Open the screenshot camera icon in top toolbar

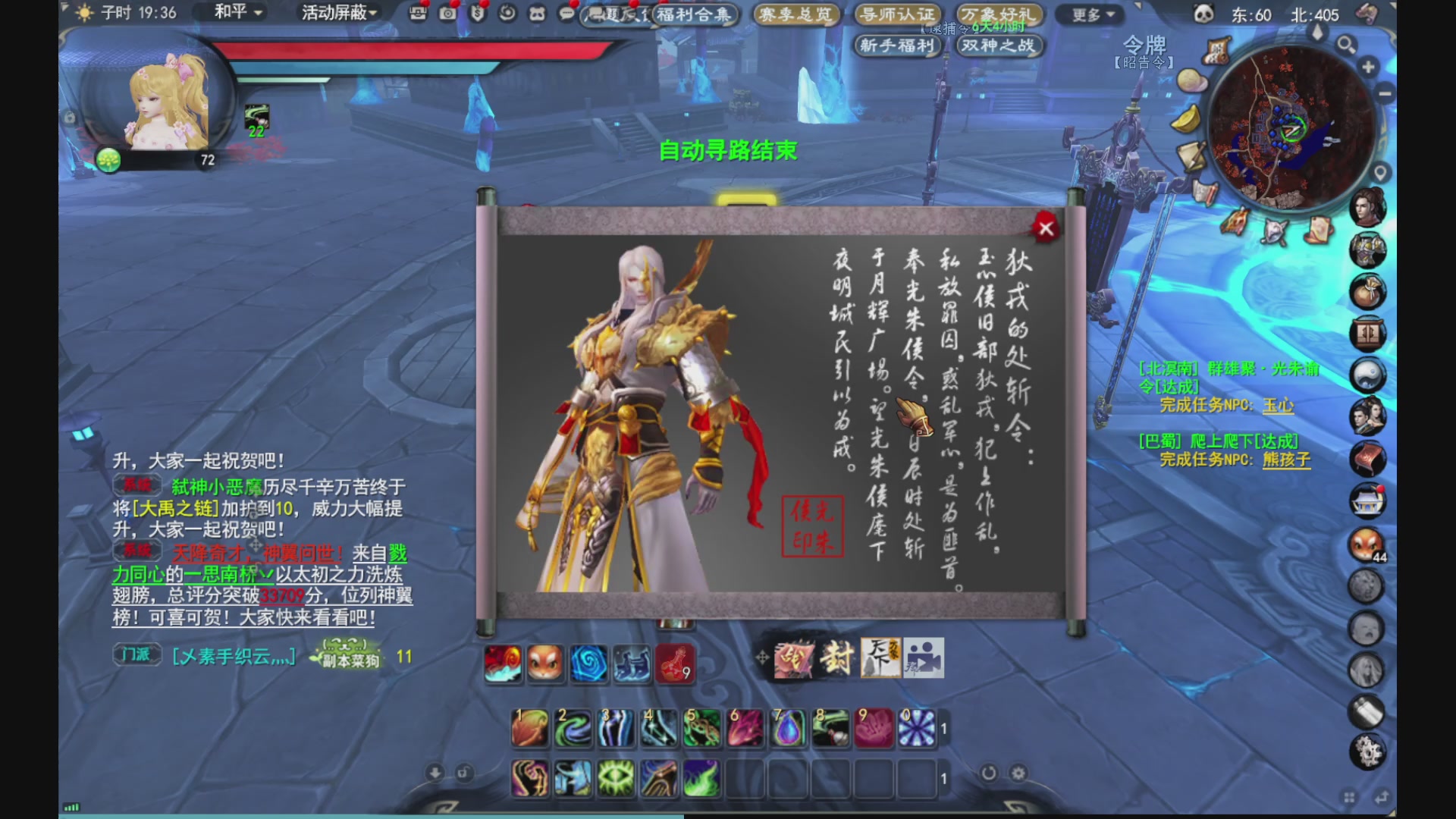(447, 11)
